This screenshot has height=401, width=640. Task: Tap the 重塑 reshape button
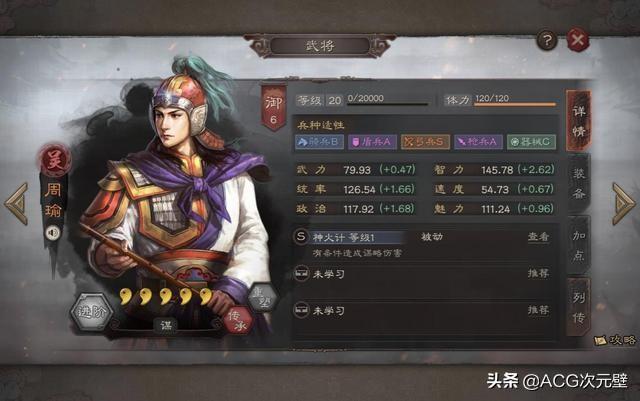[263, 295]
